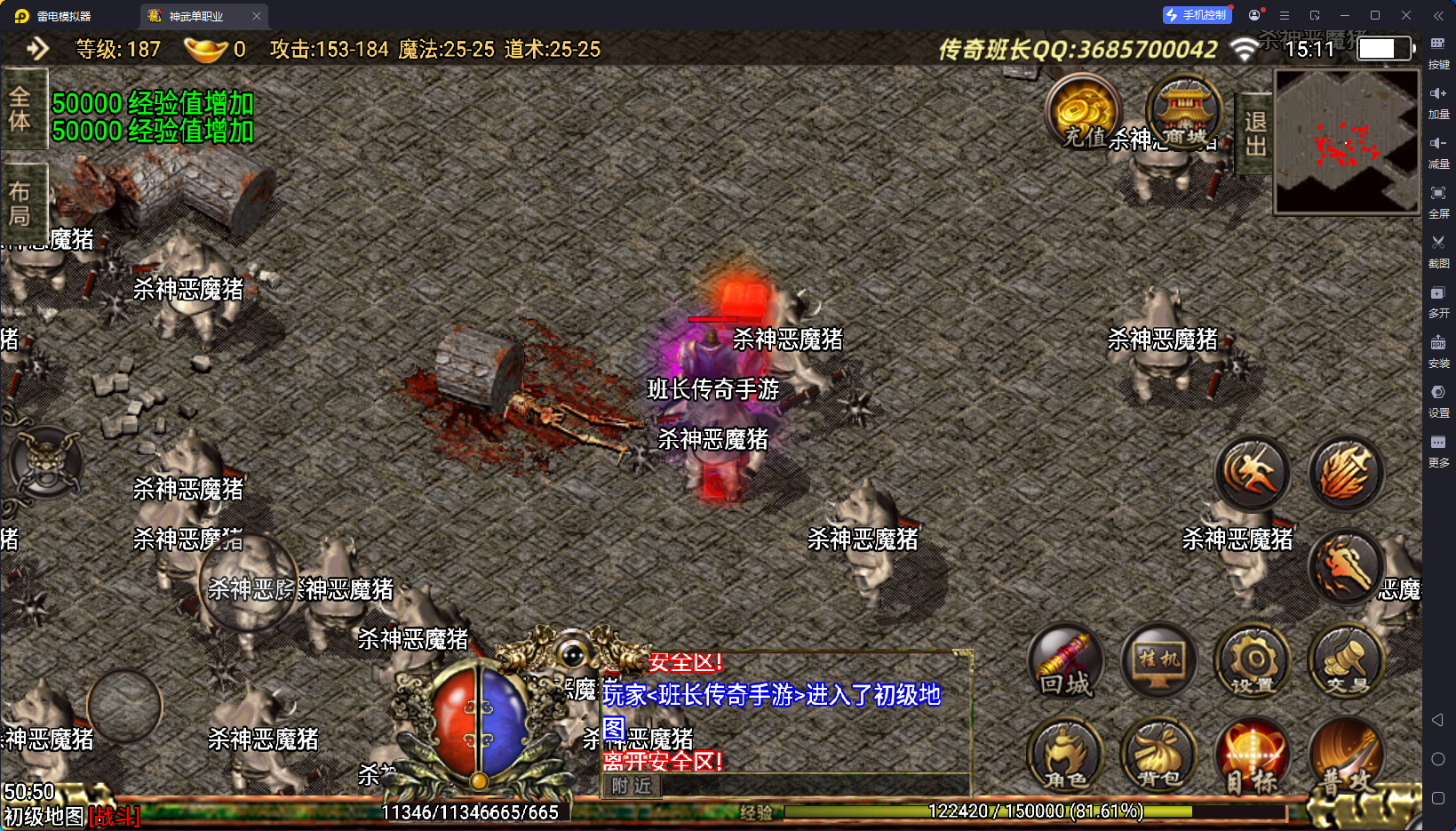
Task: Expand the top-left arrow menu
Action: (x=37, y=48)
